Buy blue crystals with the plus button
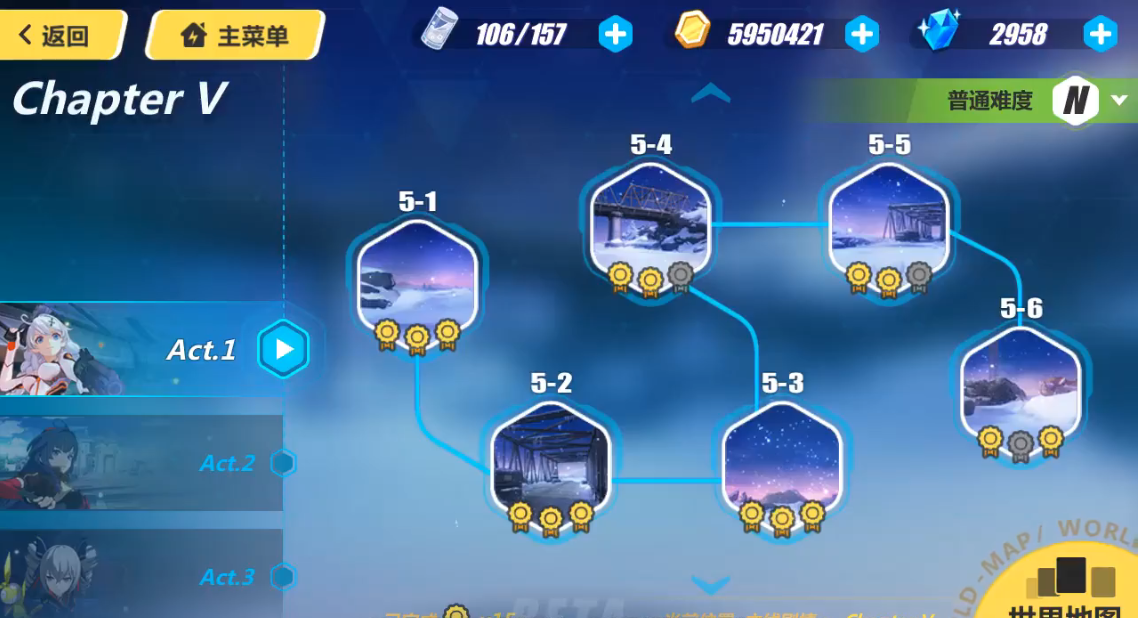This screenshot has height=618, width=1138. 1100,35
